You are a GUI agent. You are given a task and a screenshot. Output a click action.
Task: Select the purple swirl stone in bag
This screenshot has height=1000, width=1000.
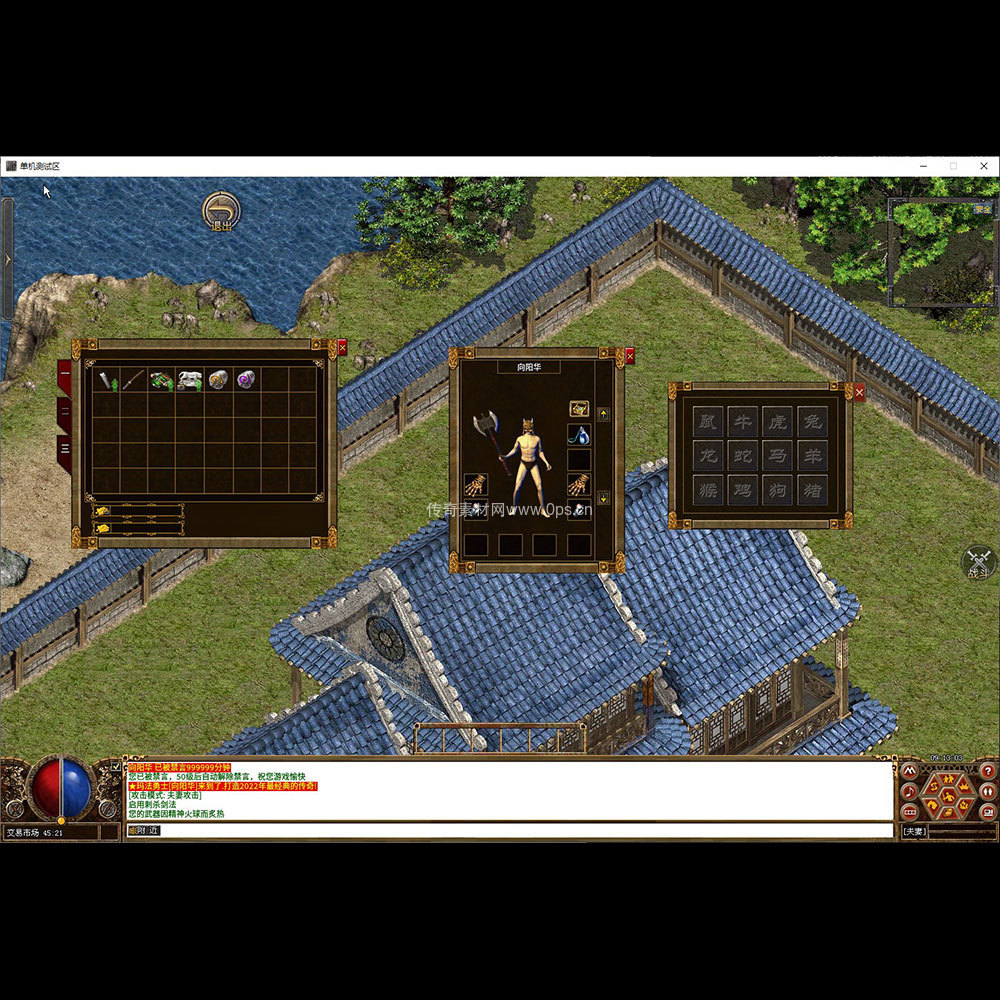click(x=246, y=379)
